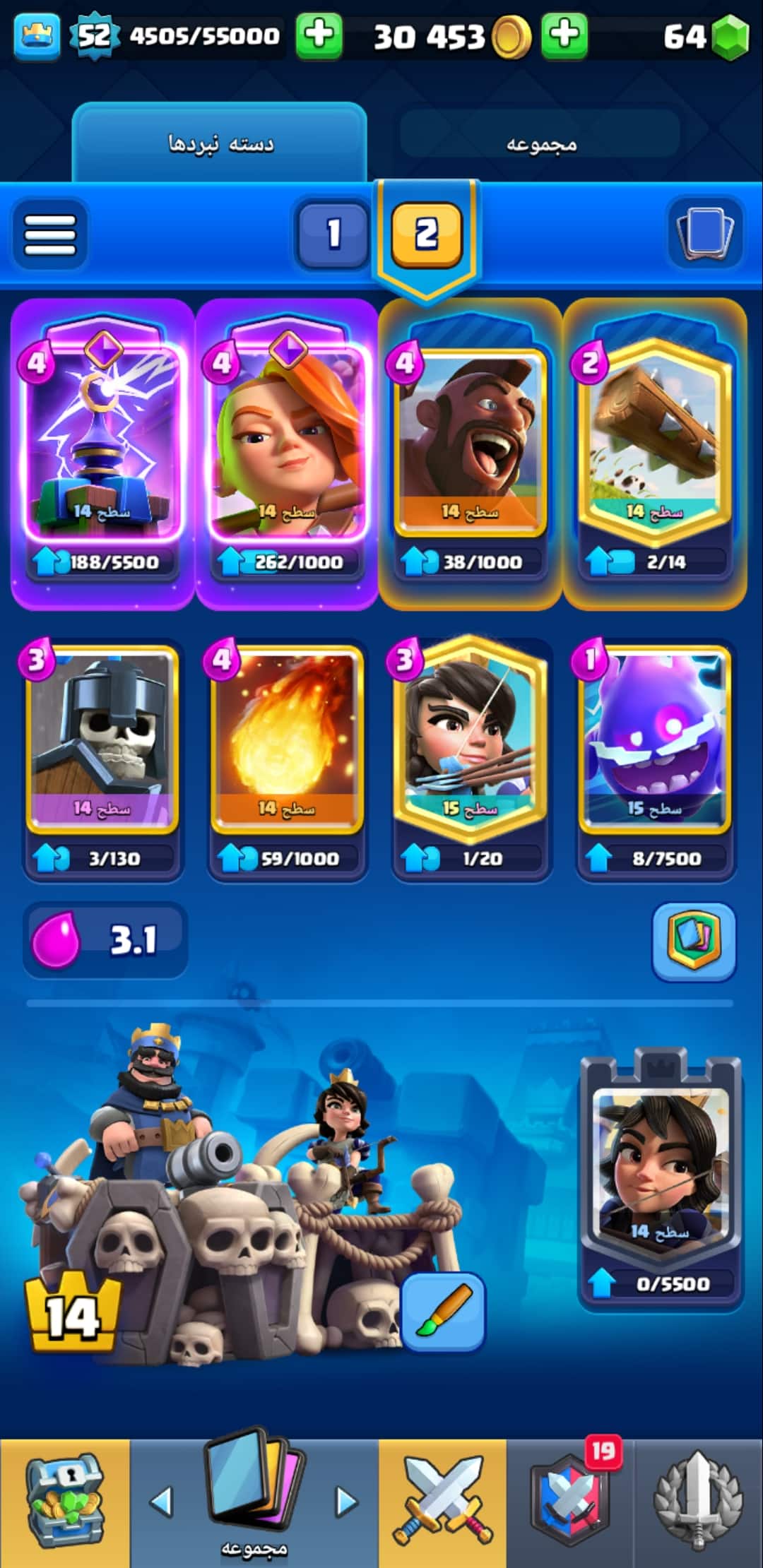Go to the crossed swords battle tab
The width and height of the screenshot is (763, 1568).
pyautogui.click(x=442, y=1502)
